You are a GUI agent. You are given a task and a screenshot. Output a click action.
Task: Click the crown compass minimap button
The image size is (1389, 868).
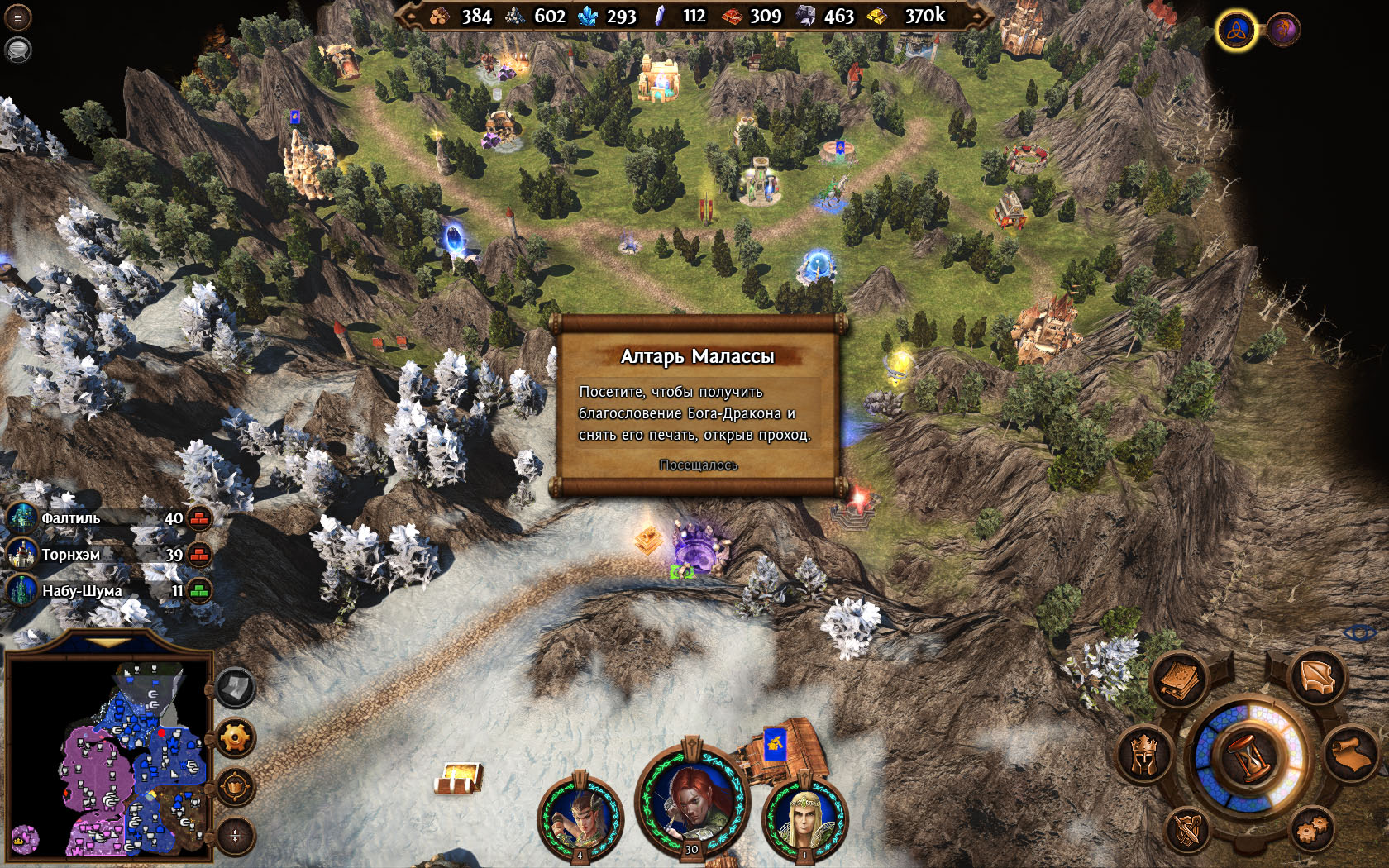235,786
